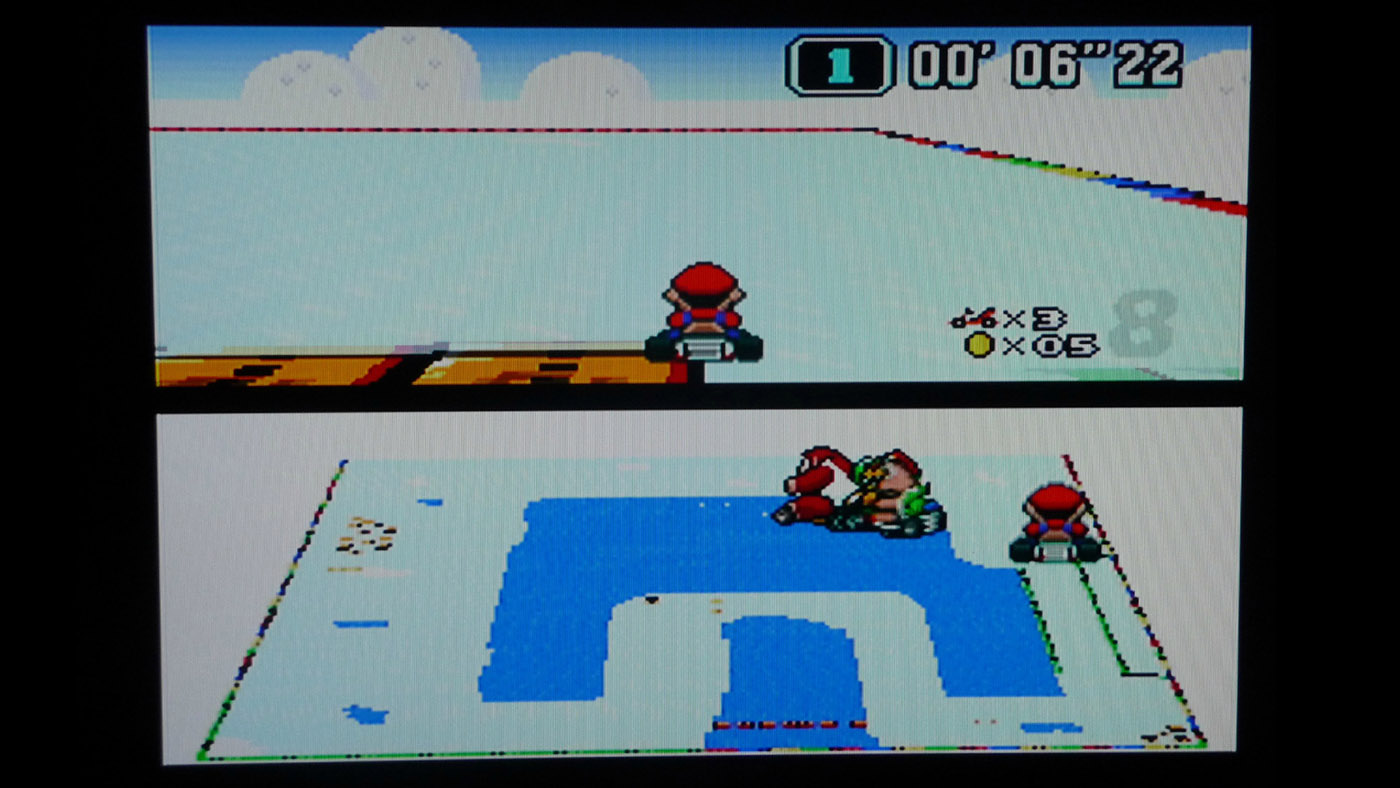Select the rival red kart on the map
The width and height of the screenshot is (1400, 788).
[1056, 520]
